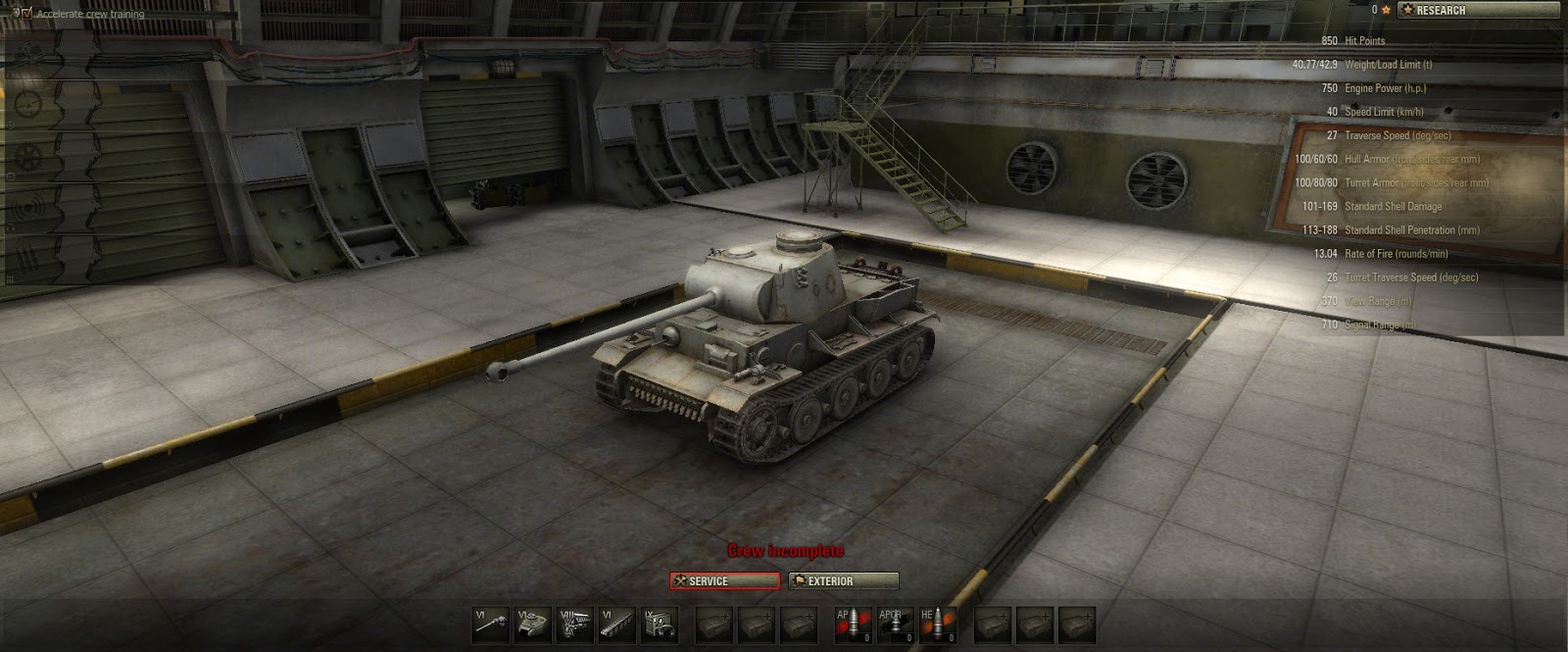Choose the APCR shell slot
1568x652 pixels.
coord(896,625)
